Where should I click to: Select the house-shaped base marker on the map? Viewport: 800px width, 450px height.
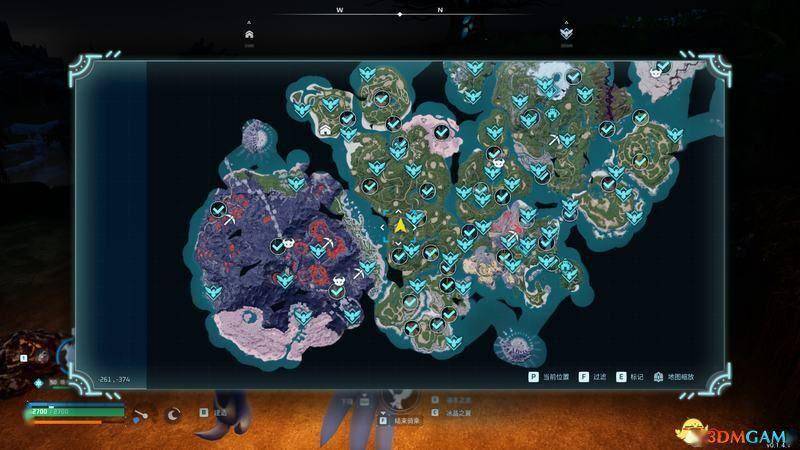click(326, 129)
